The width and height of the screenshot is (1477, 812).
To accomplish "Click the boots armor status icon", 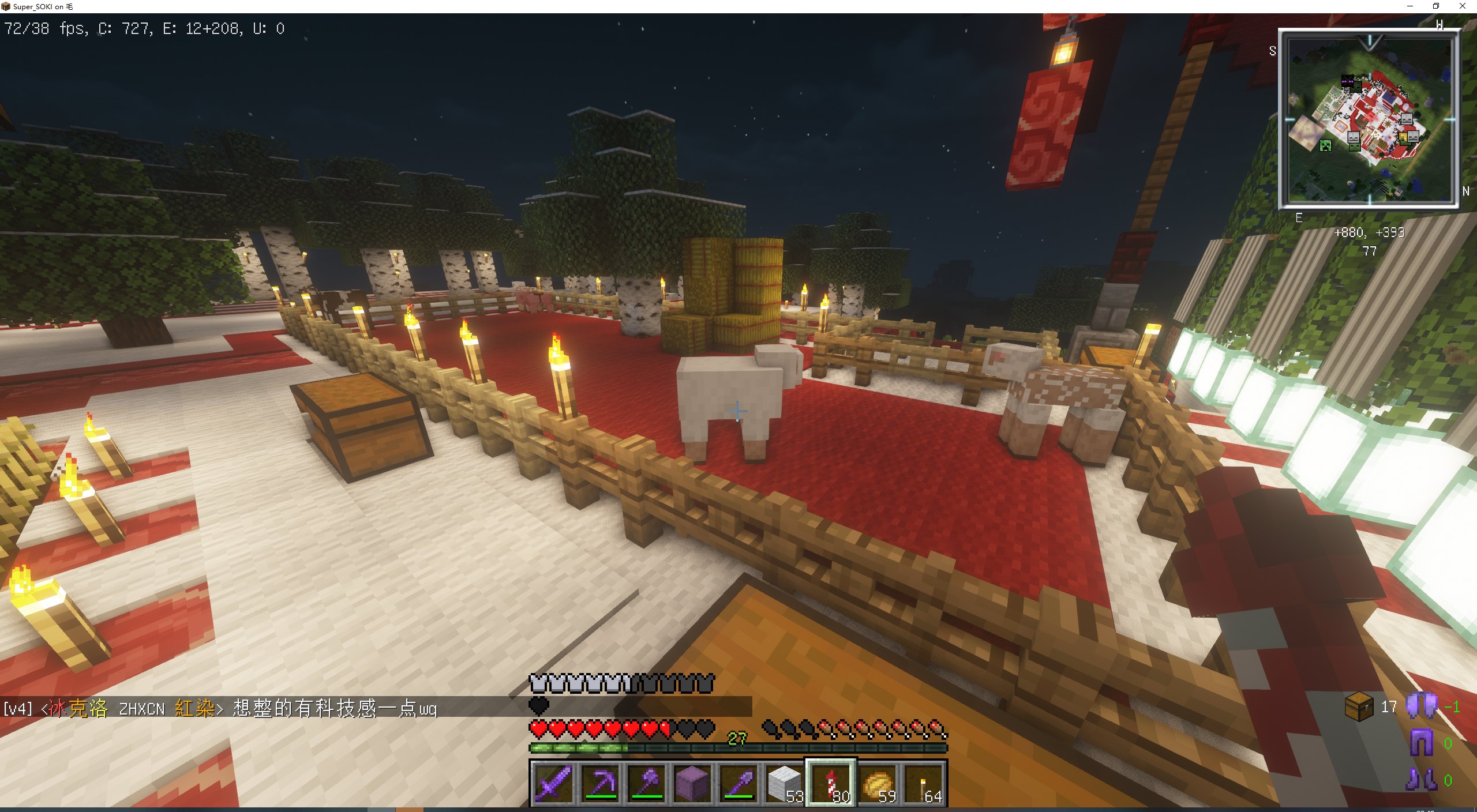I will (x=1421, y=780).
